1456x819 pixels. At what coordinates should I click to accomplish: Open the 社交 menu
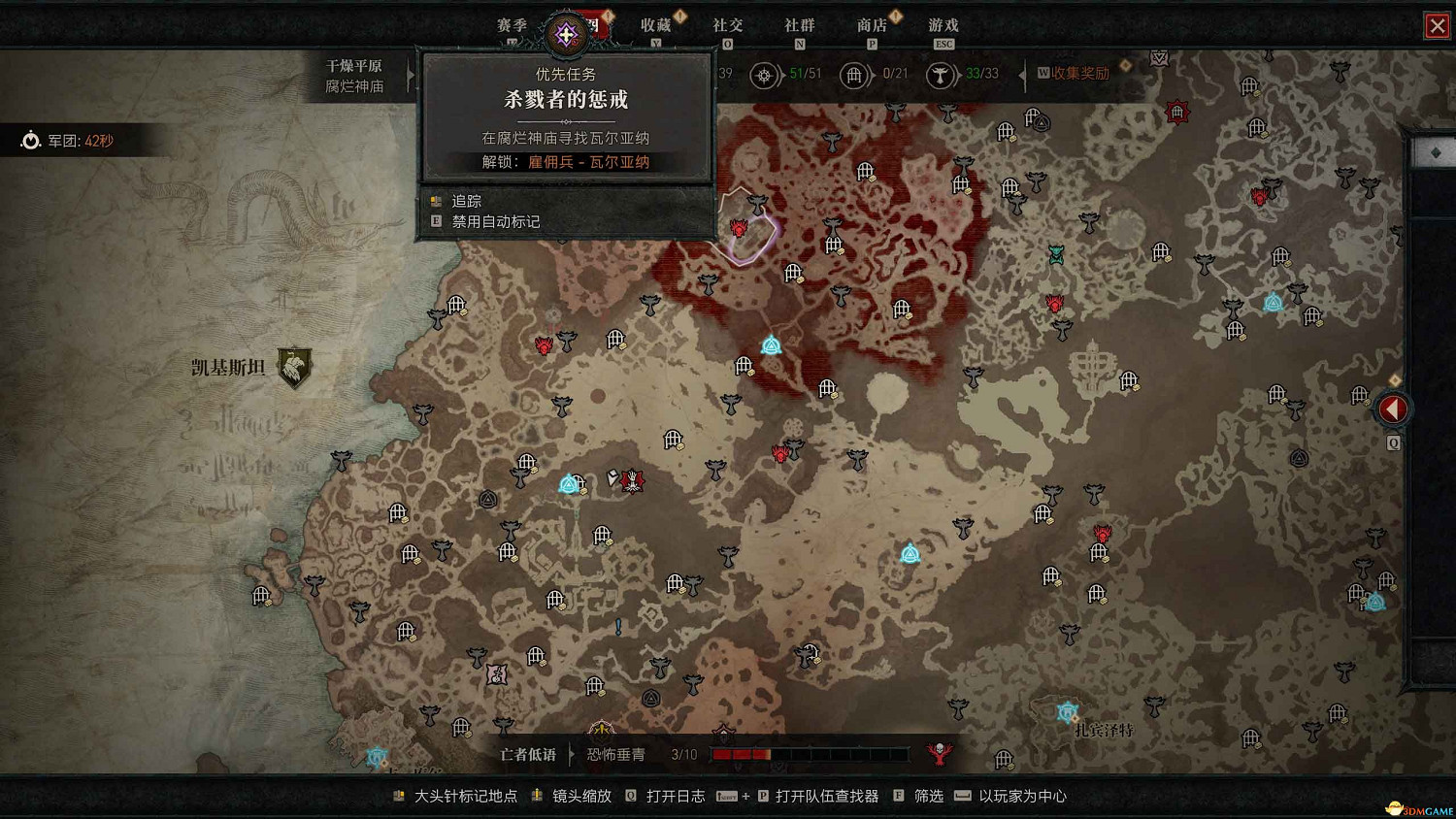tap(728, 25)
